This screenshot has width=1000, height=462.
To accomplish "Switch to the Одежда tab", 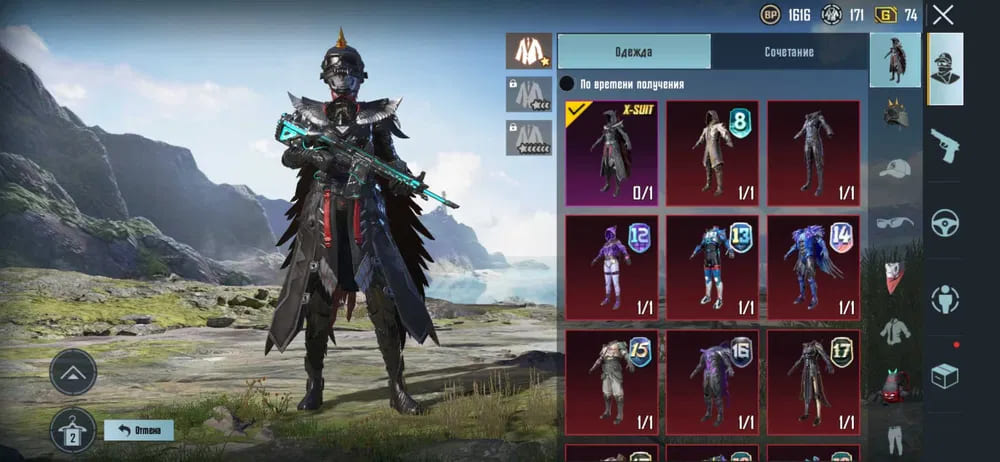I will point(634,52).
